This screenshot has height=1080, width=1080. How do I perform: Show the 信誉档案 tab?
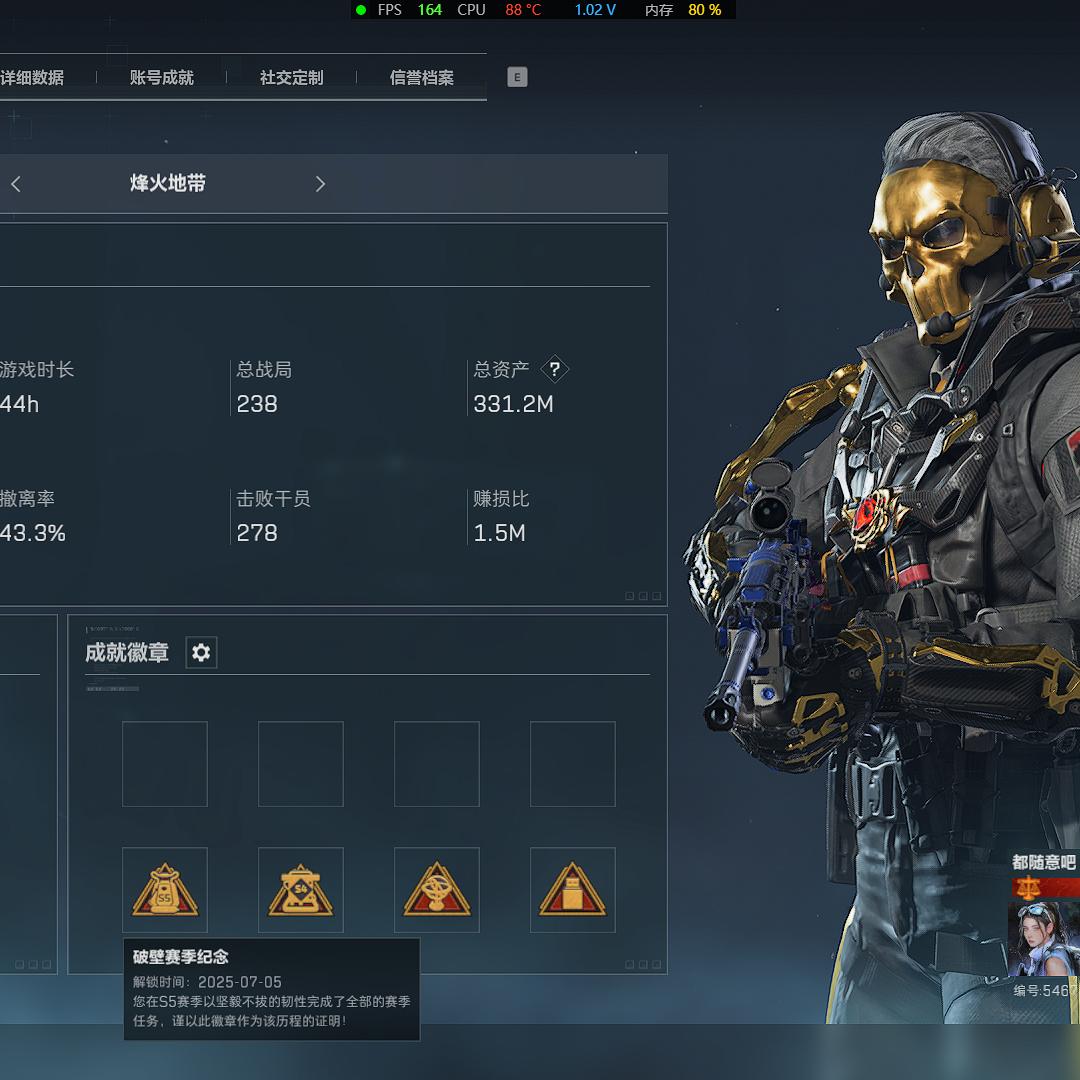coord(421,78)
